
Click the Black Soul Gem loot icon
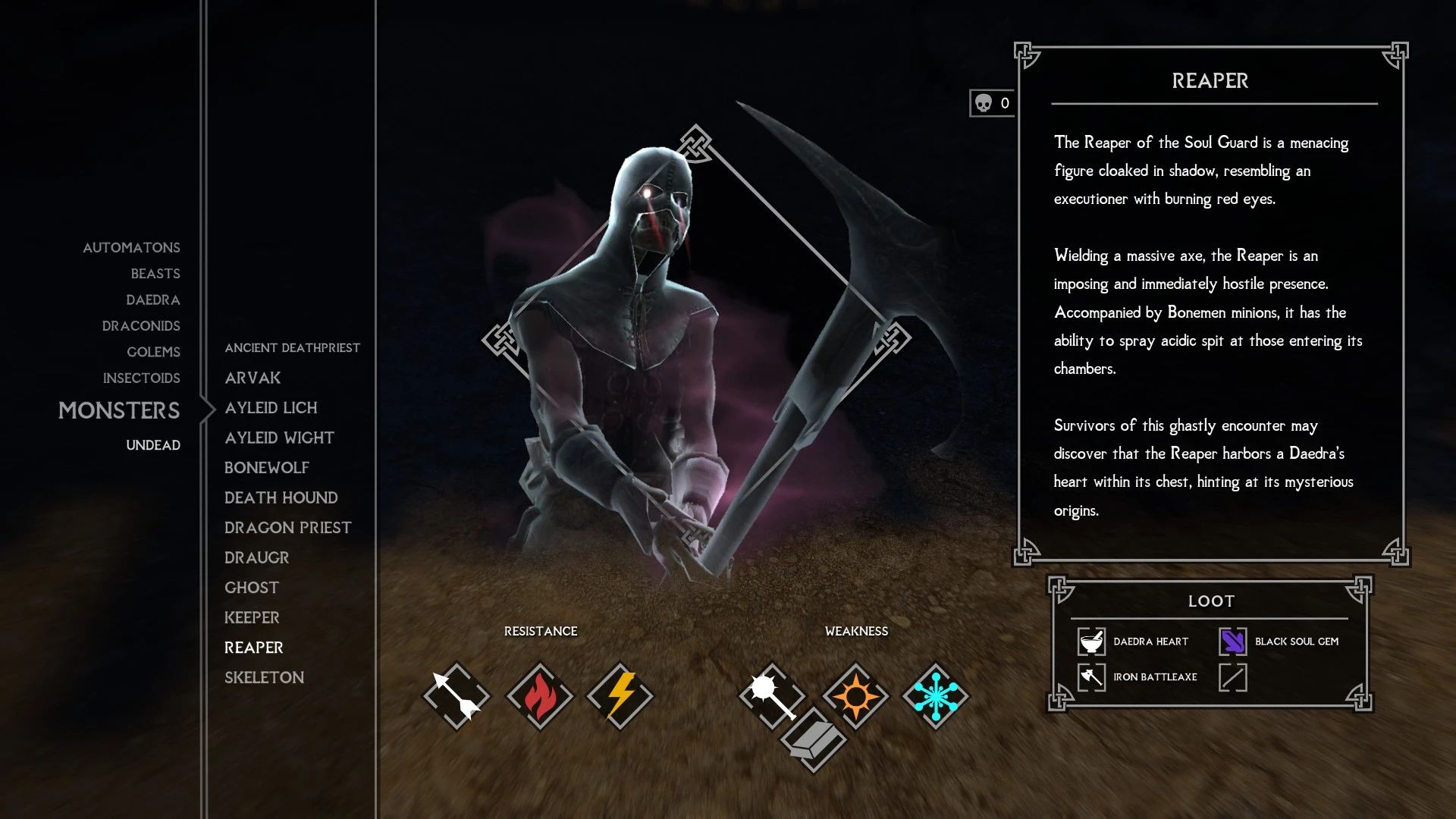point(1232,642)
